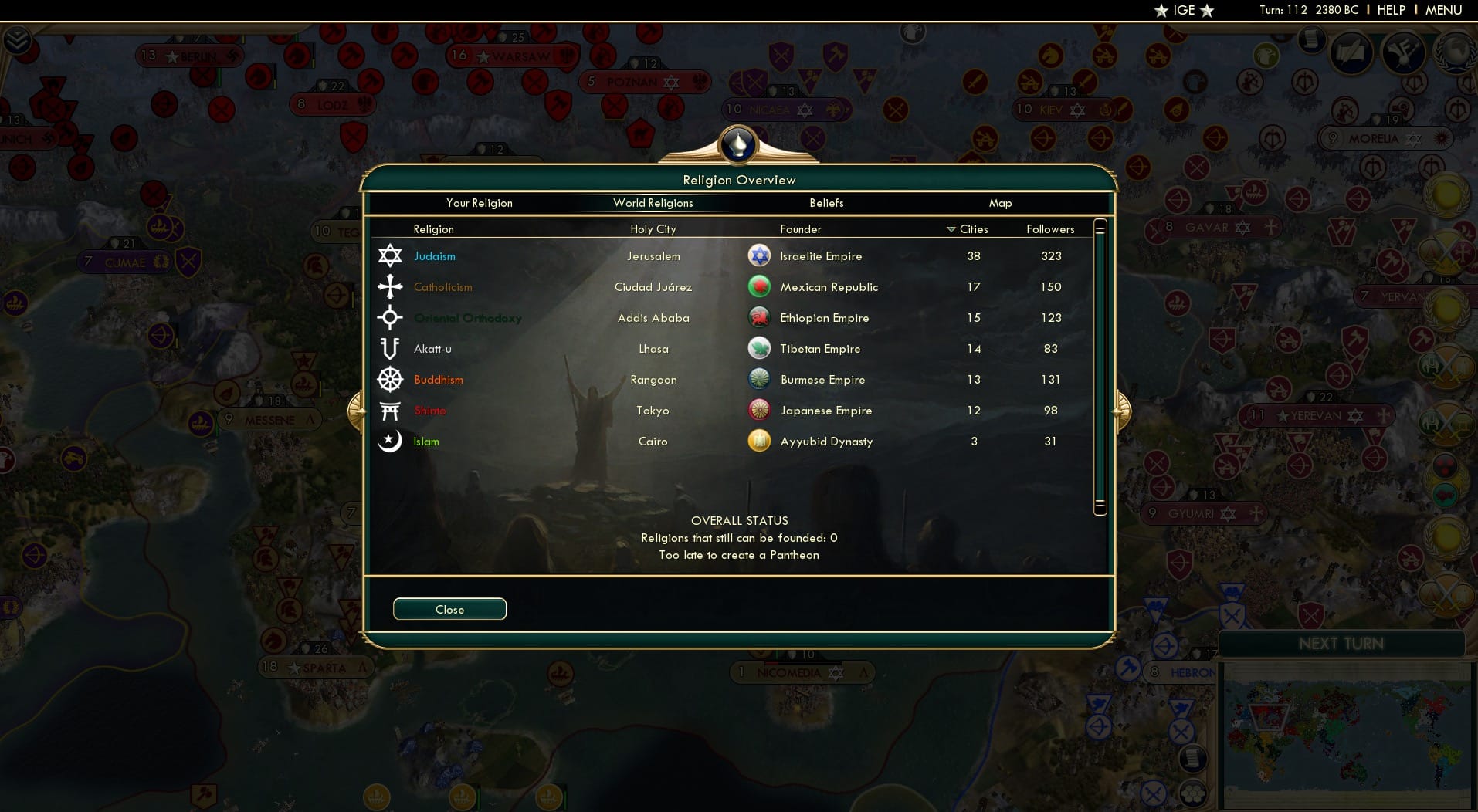Select the Judaism star icon
Screen dimensions: 1478x812
(x=391, y=255)
